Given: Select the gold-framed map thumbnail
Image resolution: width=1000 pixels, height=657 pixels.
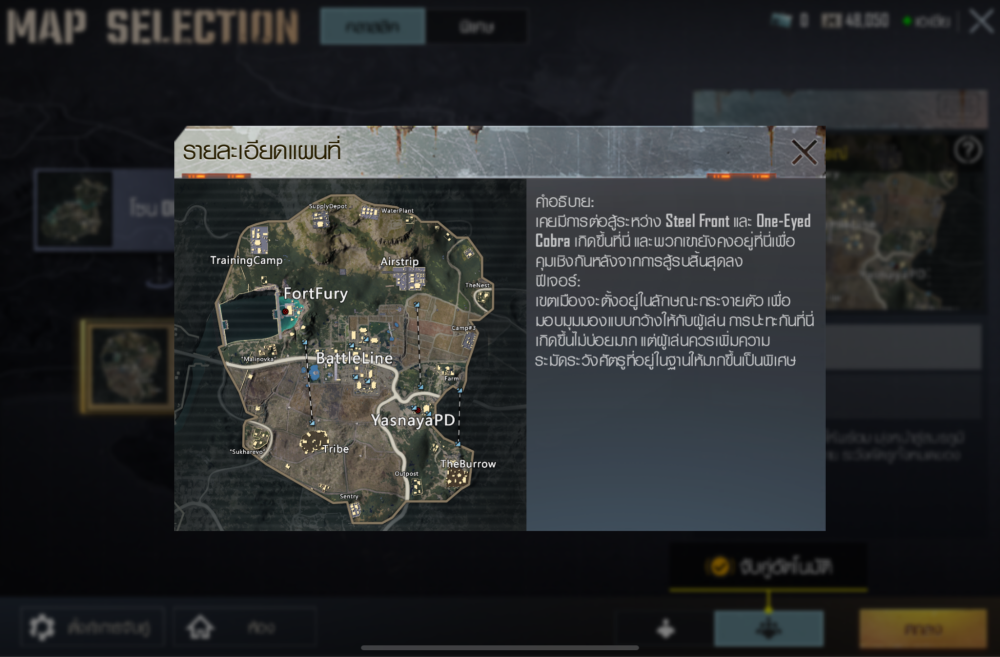Looking at the screenshot, I should [125, 365].
